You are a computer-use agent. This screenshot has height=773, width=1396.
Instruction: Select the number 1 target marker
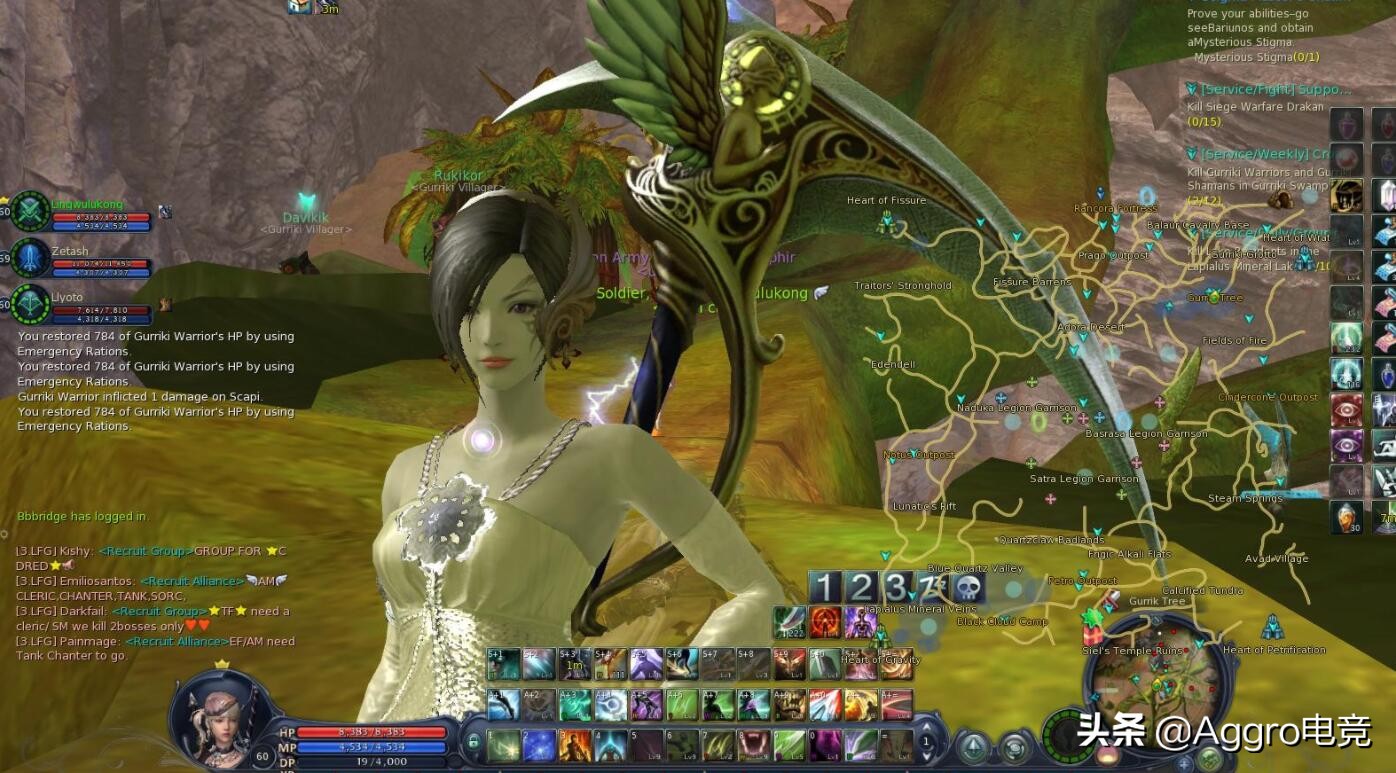(824, 588)
